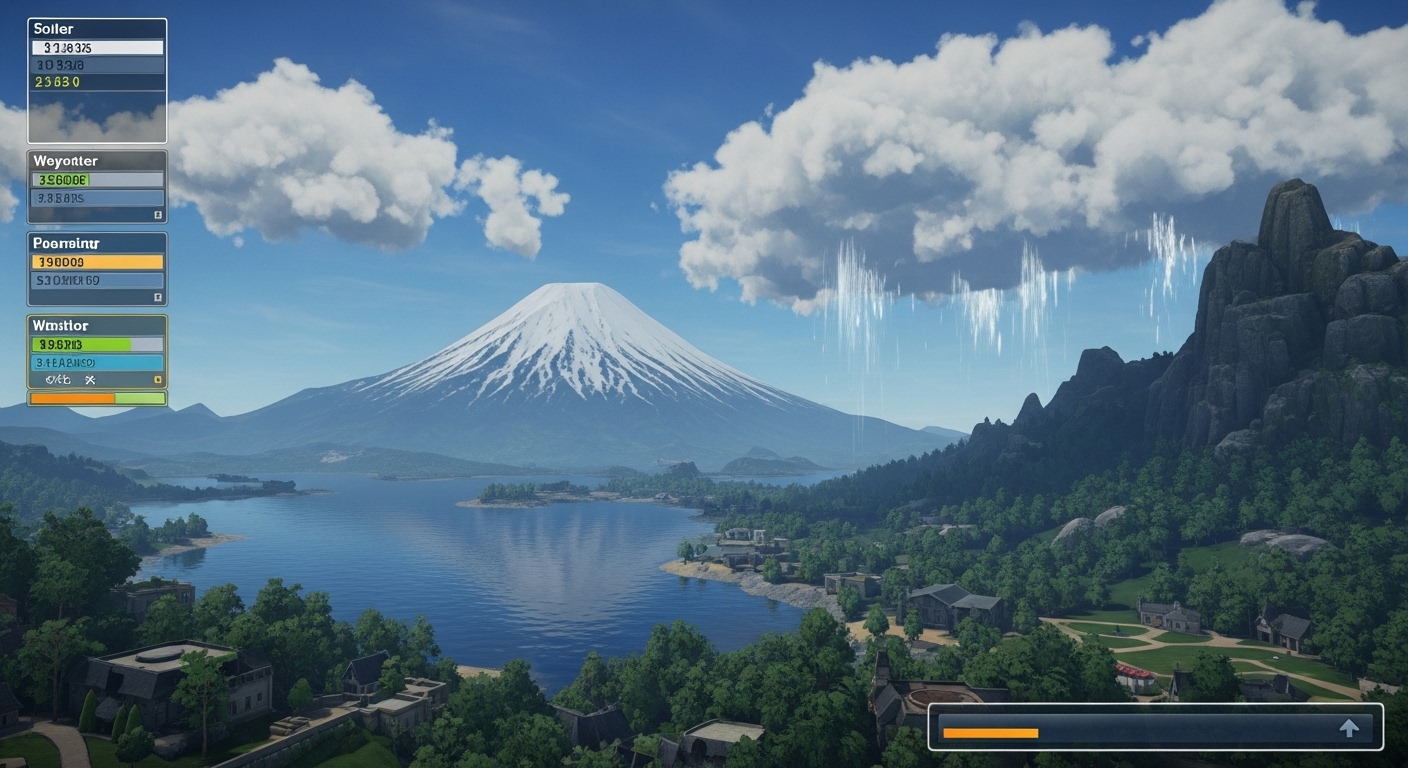Click the small square icon in Poemsintr panel
This screenshot has height=768, width=1408.
157,297
